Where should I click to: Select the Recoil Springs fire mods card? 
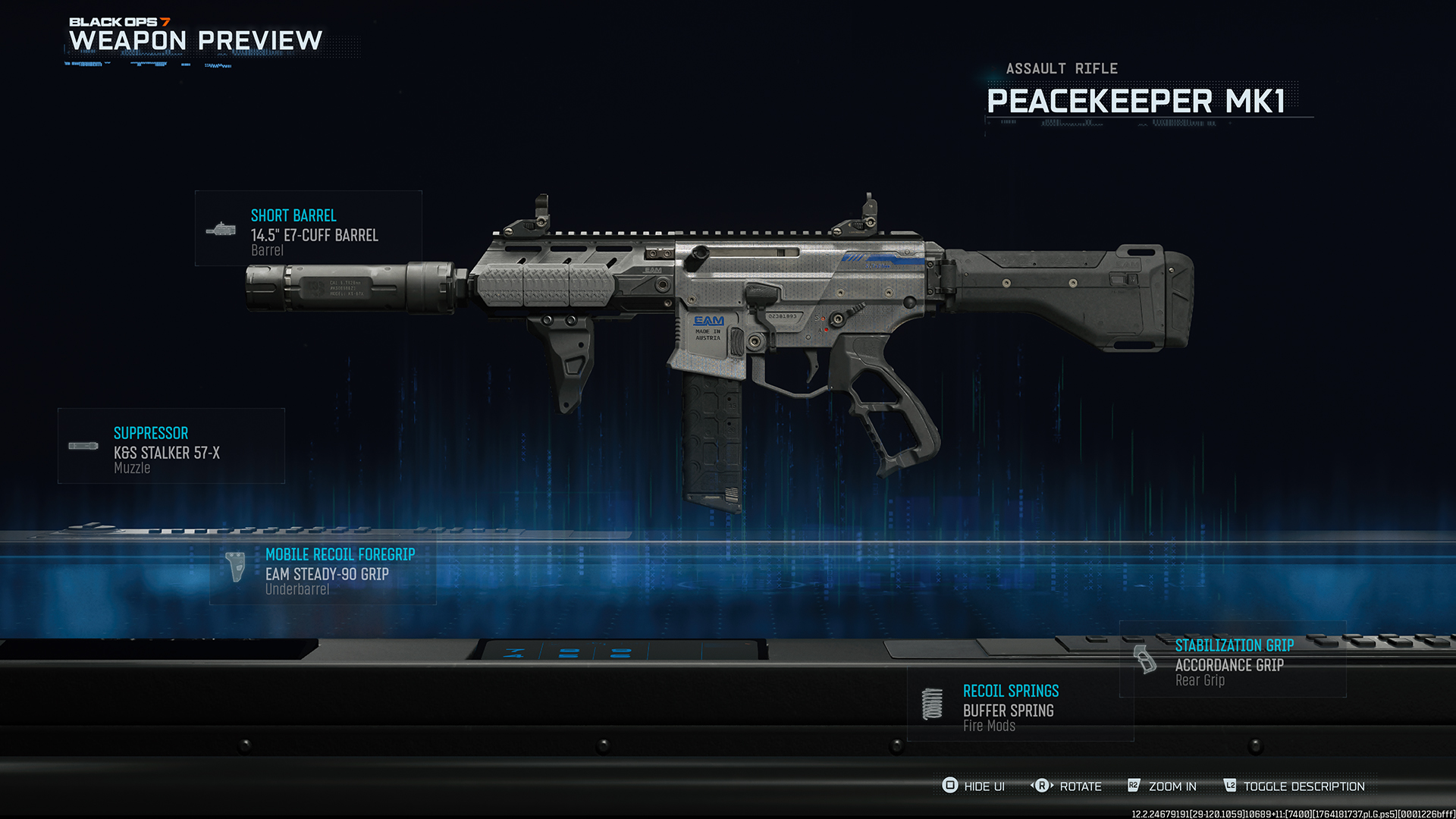[1019, 705]
